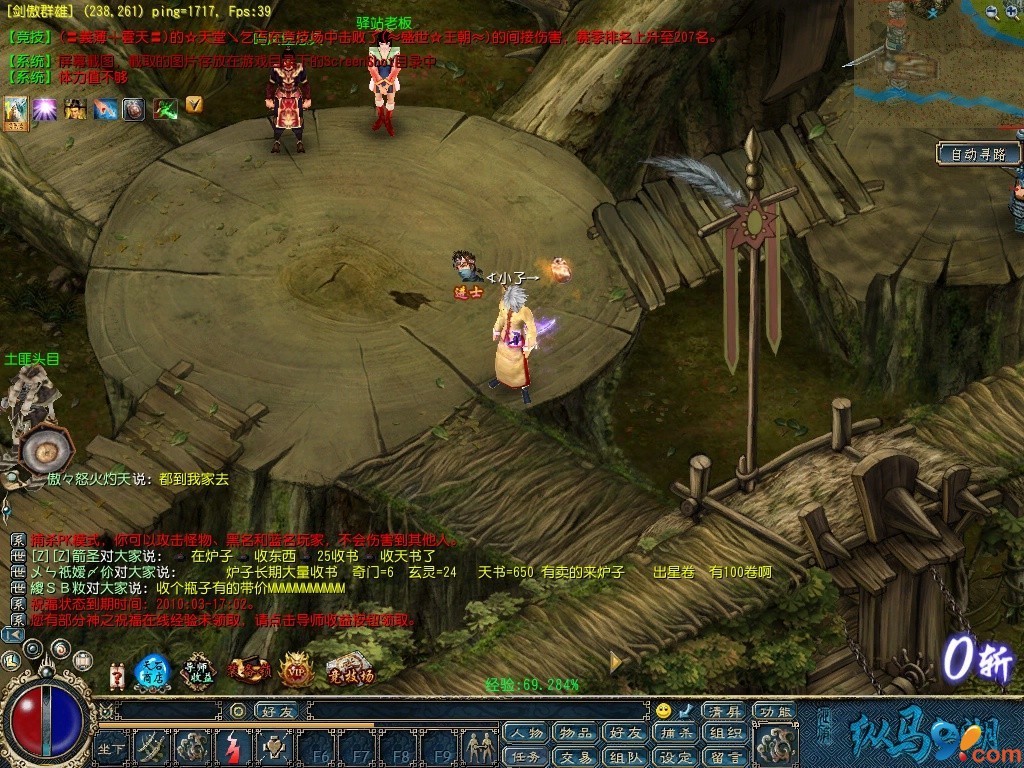Screen dimensions: 1024x768
Task: Open the 物品 inventory panel
Action: coord(575,734)
